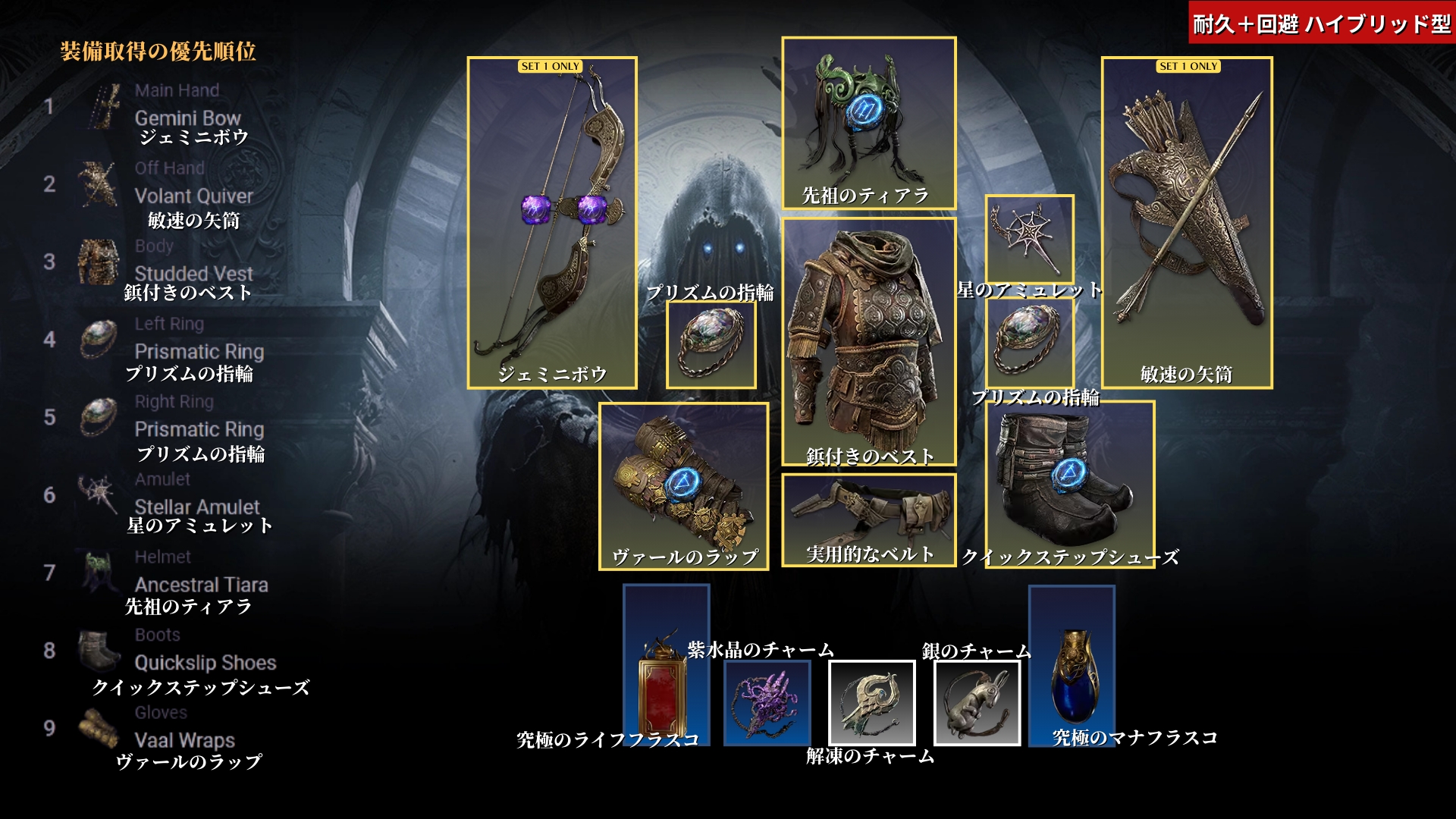Select the Volant Quiver equipment slot
Viewport: 1456px width, 819px height.
(1186, 222)
